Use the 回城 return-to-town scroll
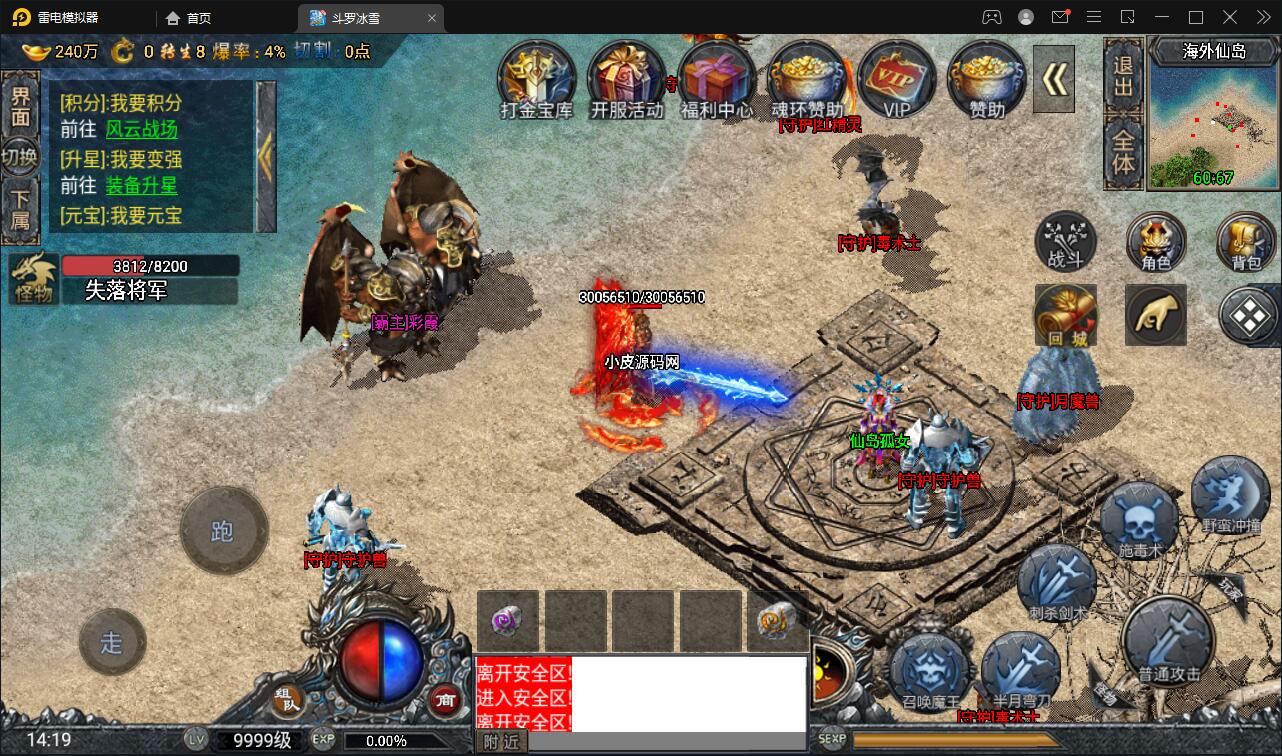Screen dimensions: 1282x756 tap(1065, 315)
